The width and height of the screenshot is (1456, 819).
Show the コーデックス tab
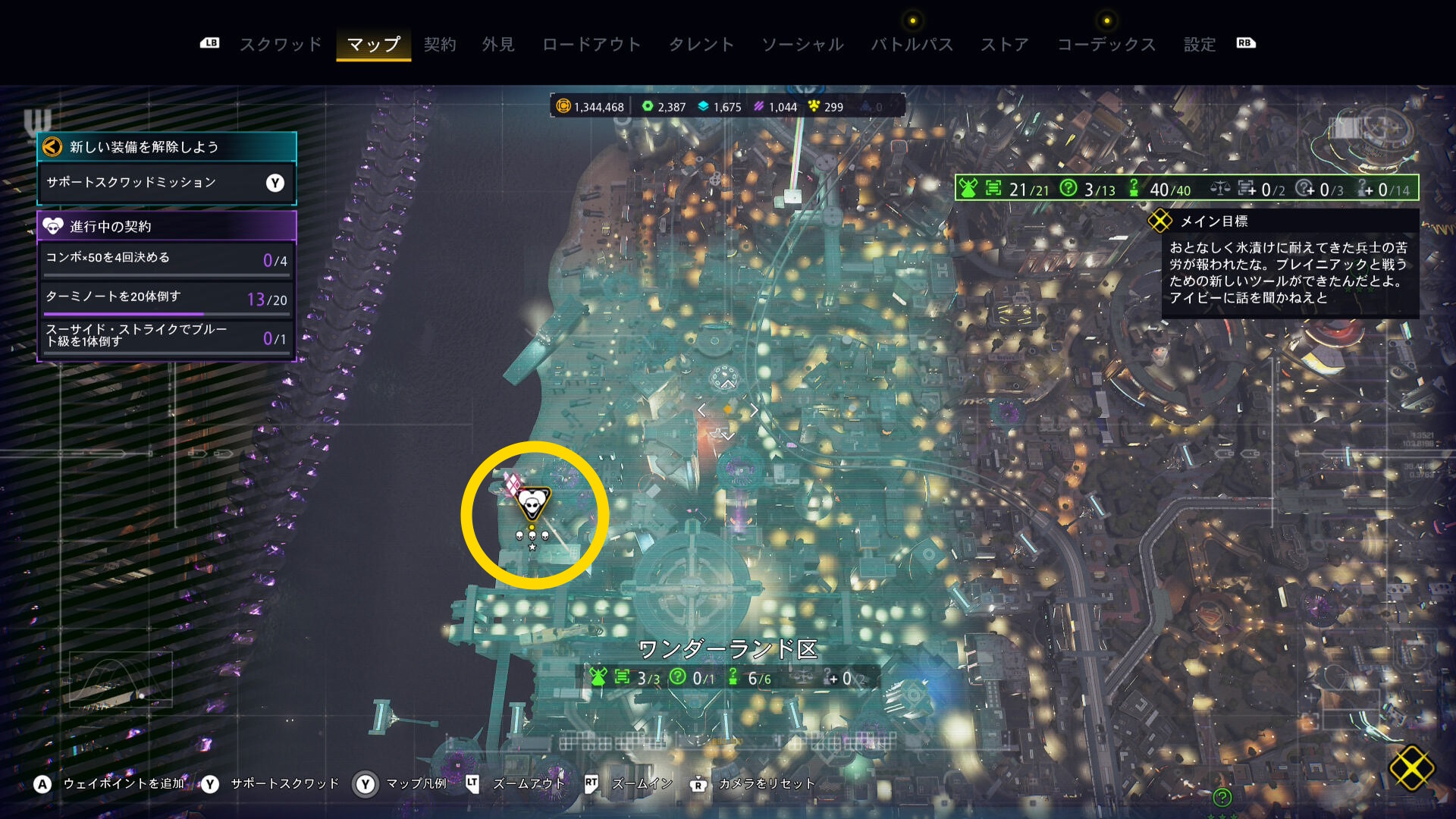tap(1106, 45)
